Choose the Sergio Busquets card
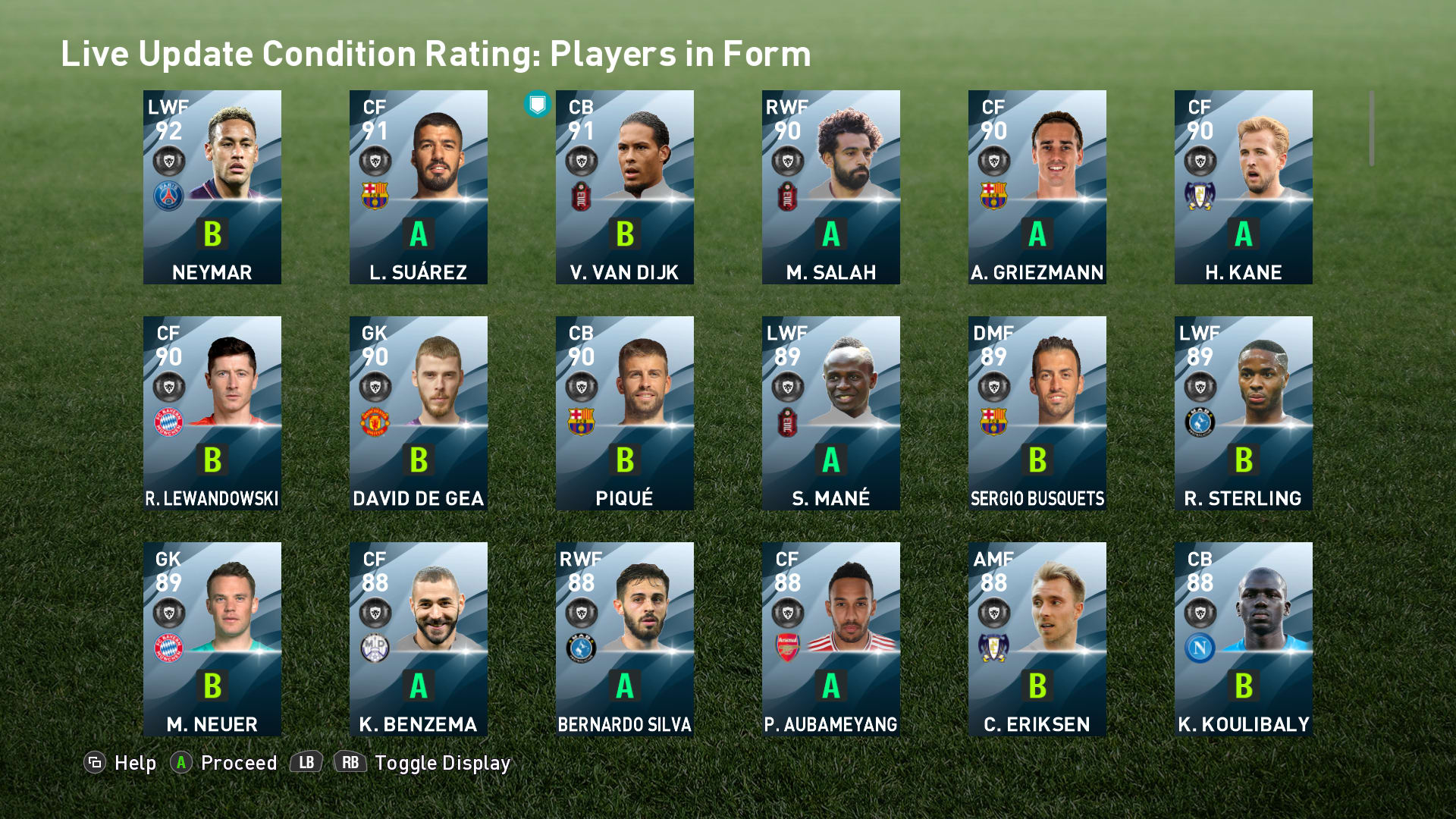Viewport: 1456px width, 819px height. (1037, 413)
